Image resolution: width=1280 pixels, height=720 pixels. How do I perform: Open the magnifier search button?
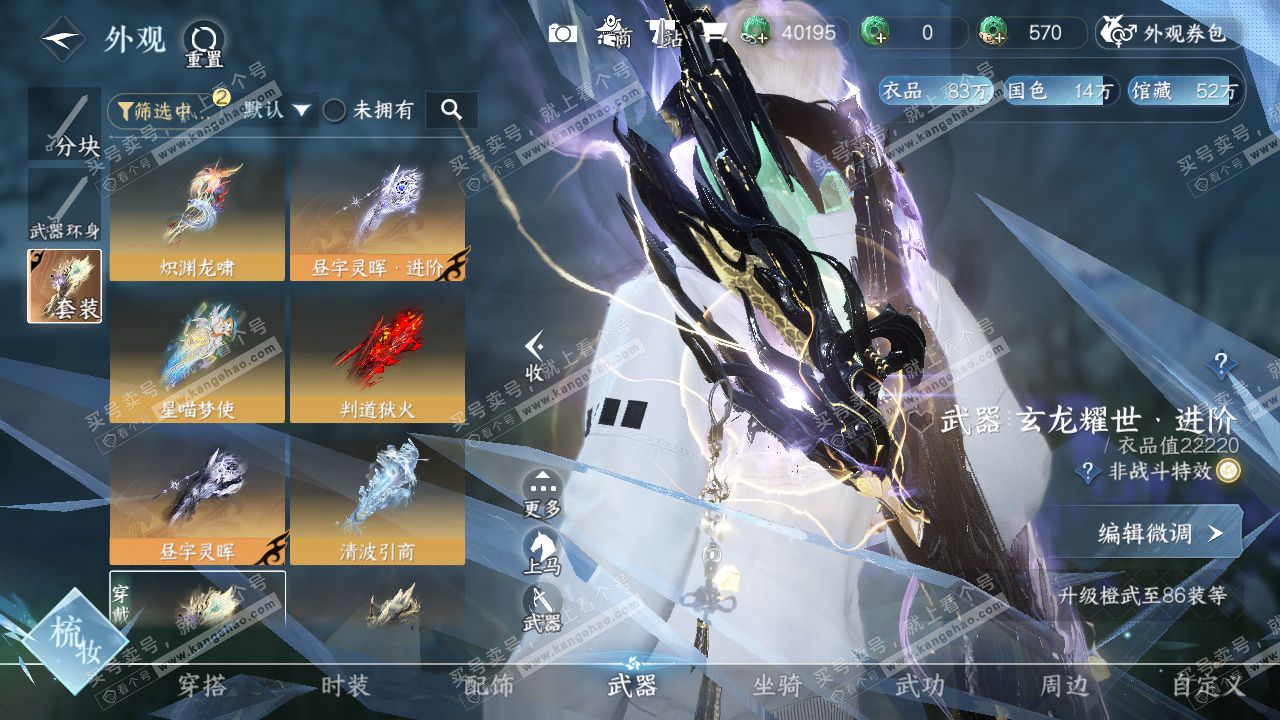click(x=451, y=110)
